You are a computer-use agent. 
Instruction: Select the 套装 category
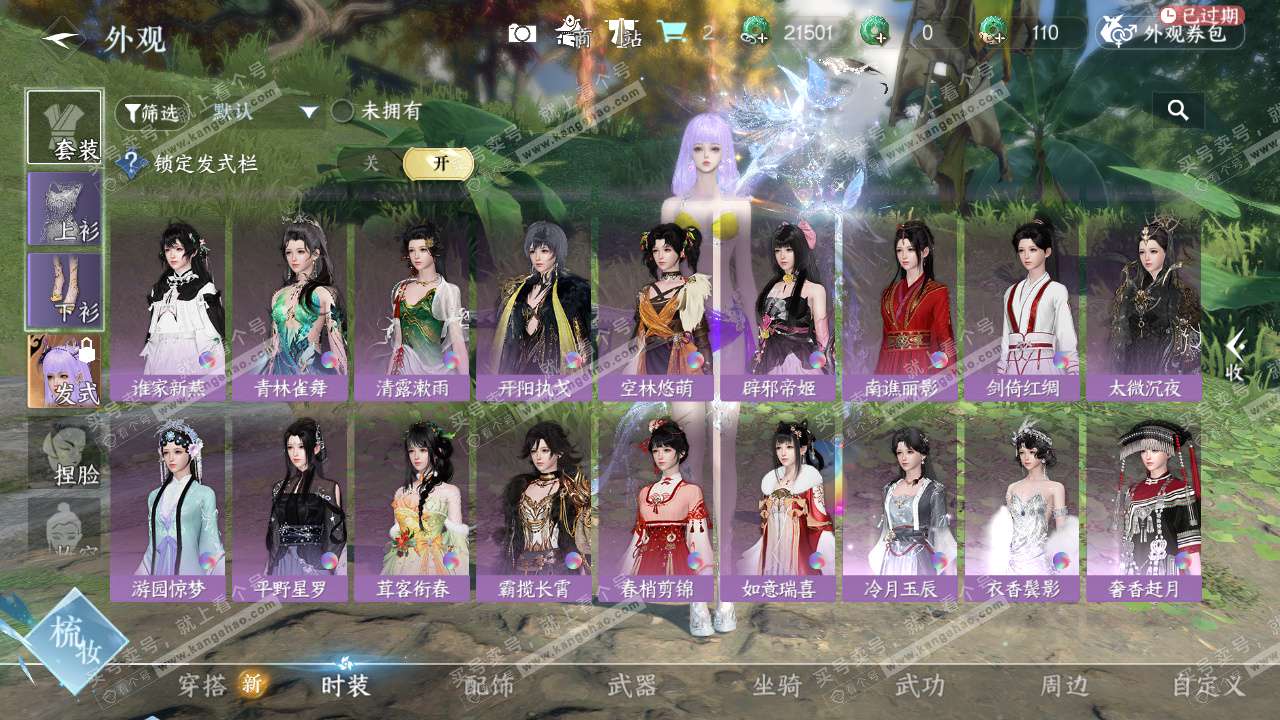65,128
